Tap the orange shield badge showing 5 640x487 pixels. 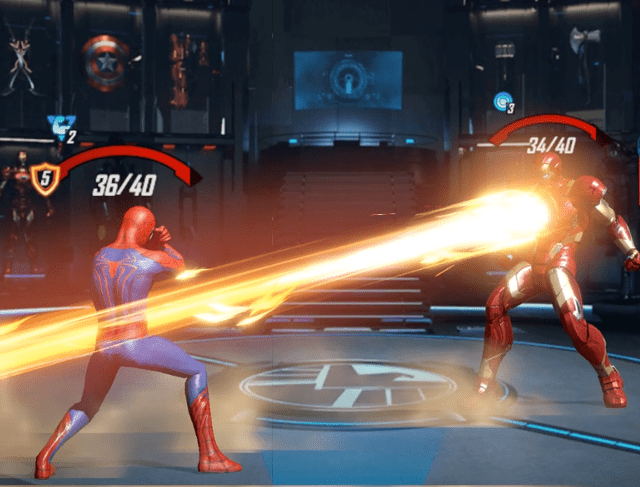[45, 179]
